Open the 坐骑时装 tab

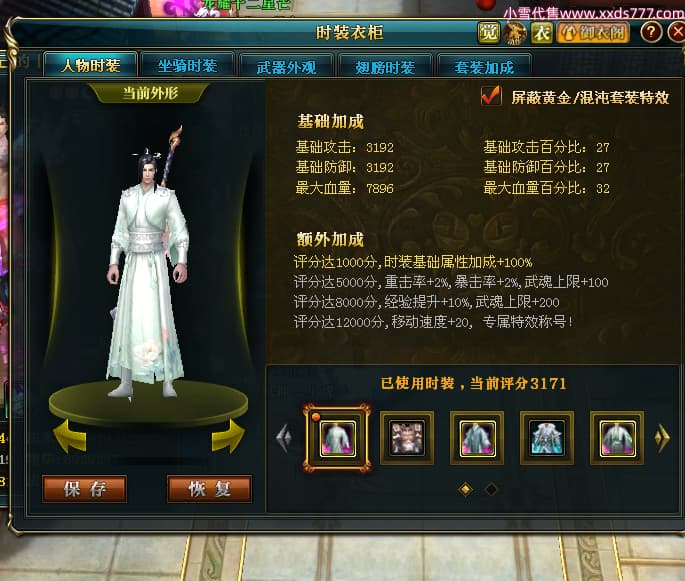point(187,67)
